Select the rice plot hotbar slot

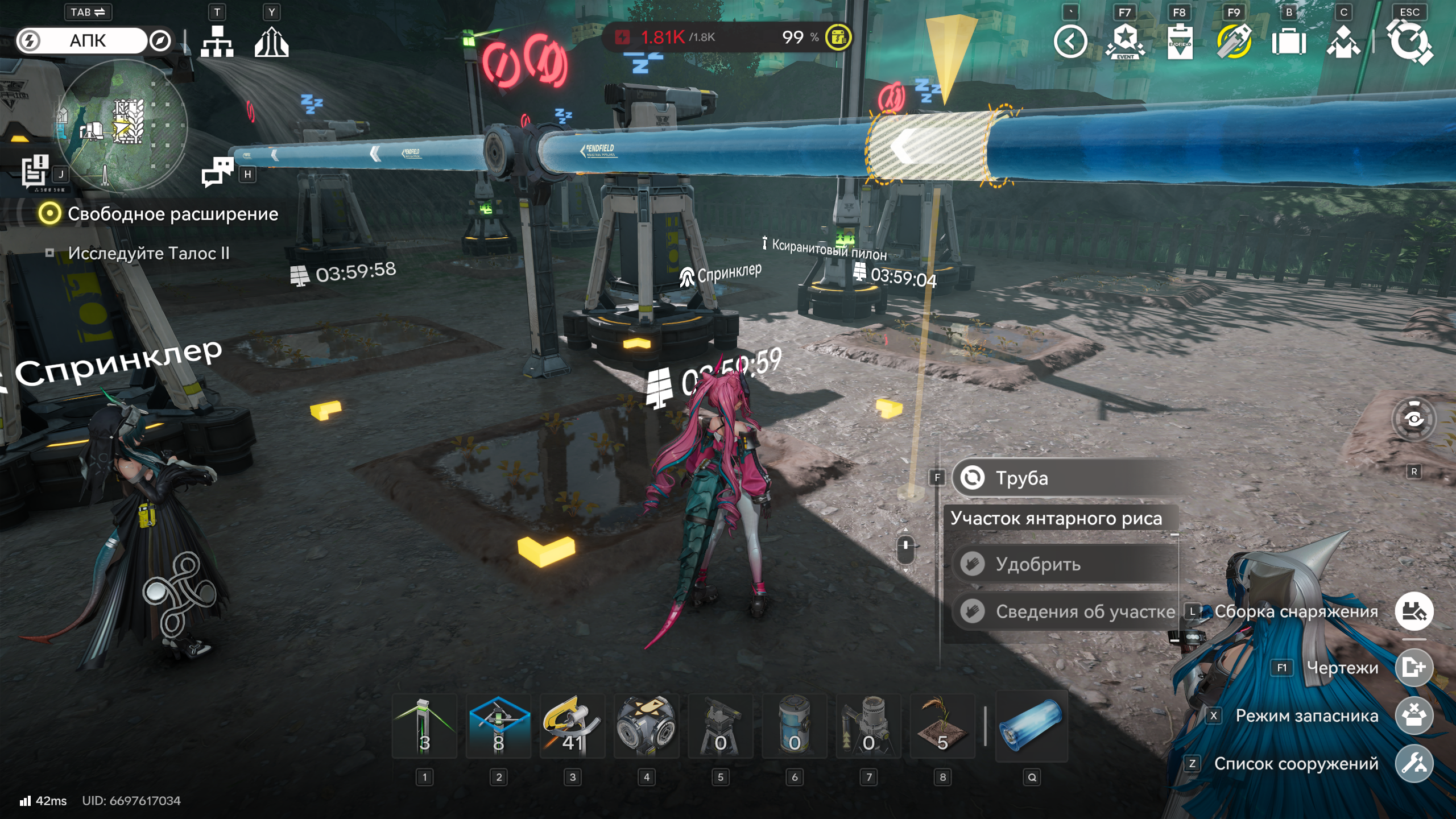pos(942,727)
